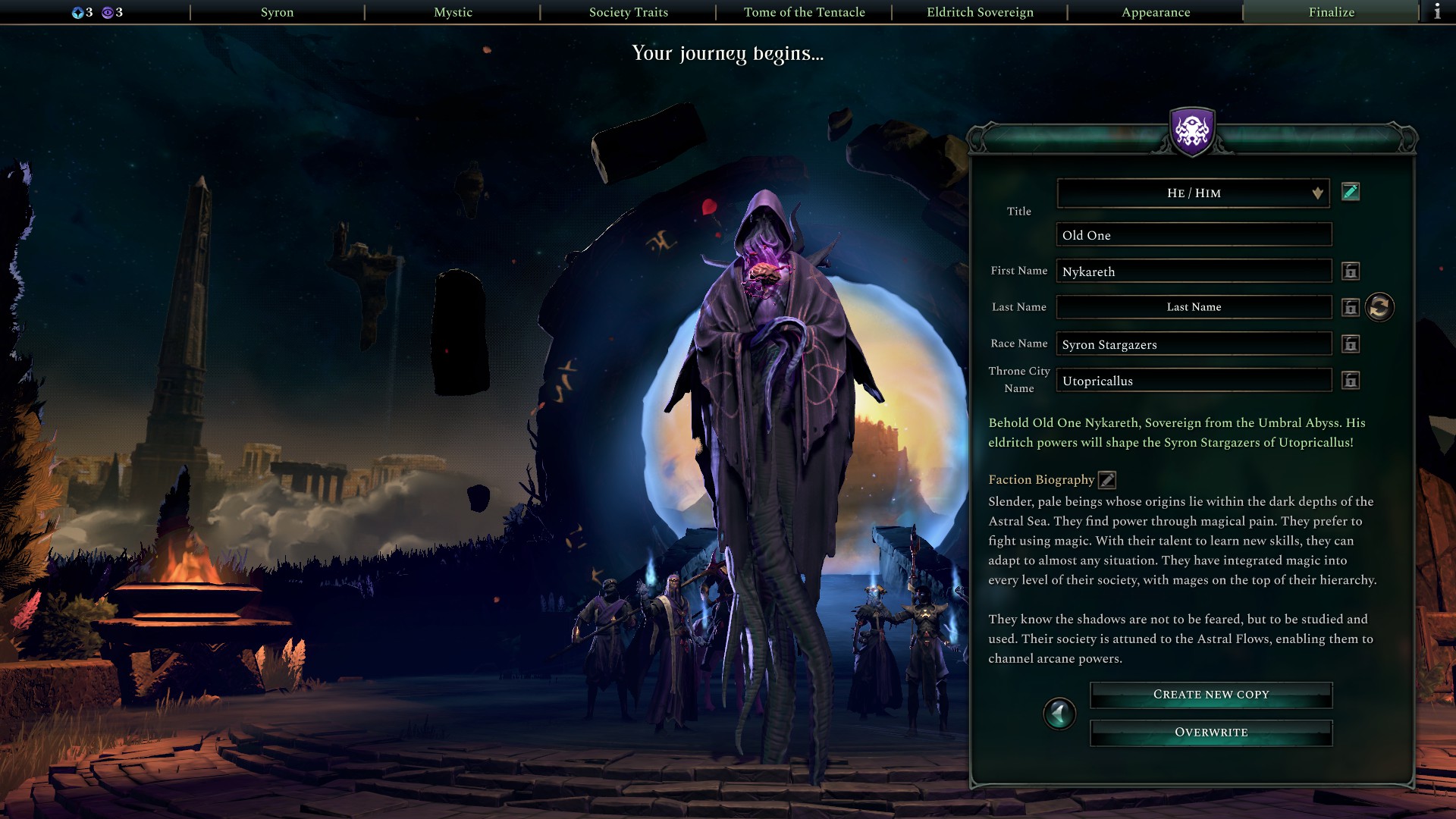Lock the Race Name field
This screenshot has width=1456, height=819.
pos(1351,344)
